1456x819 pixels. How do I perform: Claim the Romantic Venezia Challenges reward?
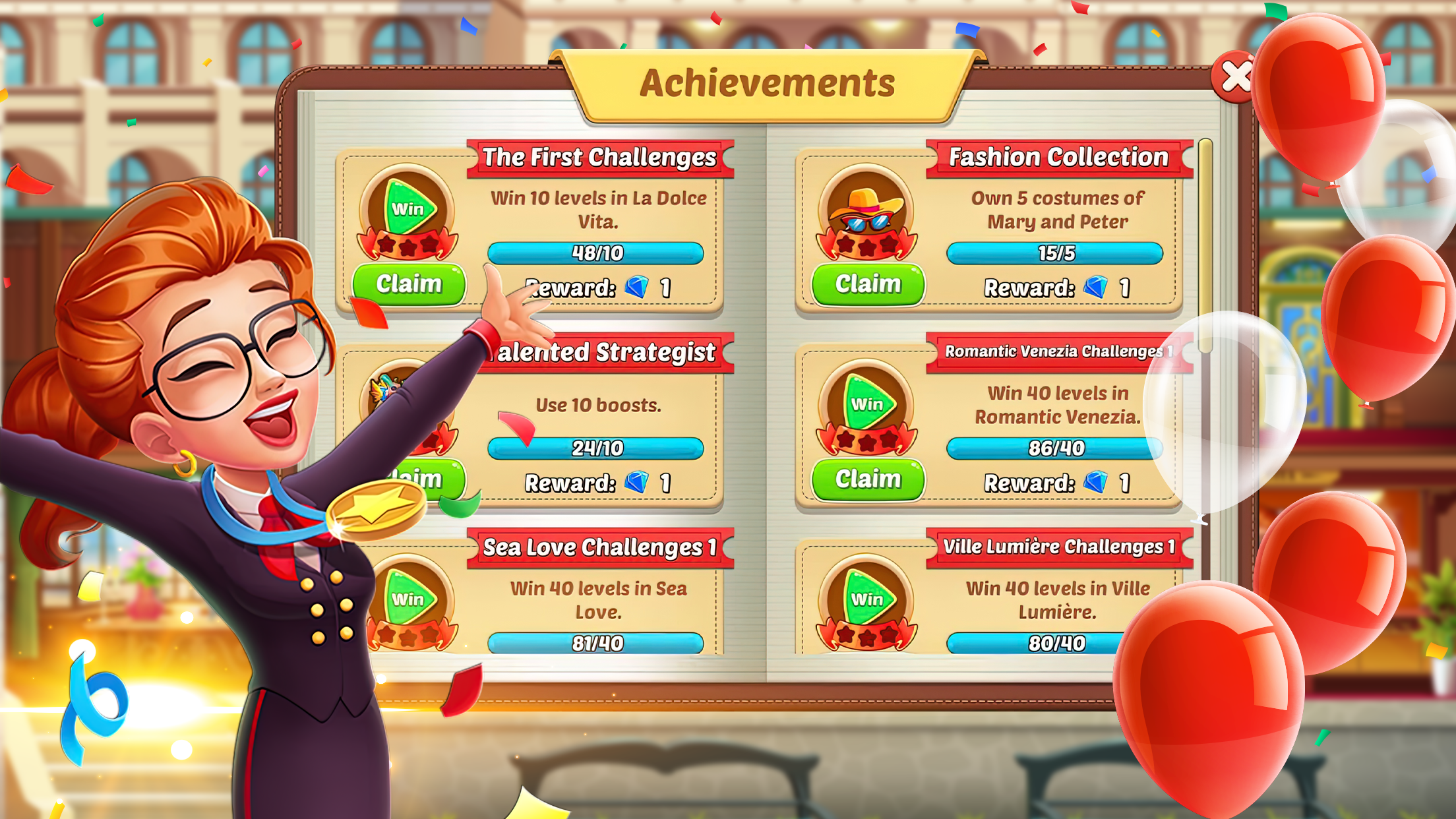[x=868, y=479]
